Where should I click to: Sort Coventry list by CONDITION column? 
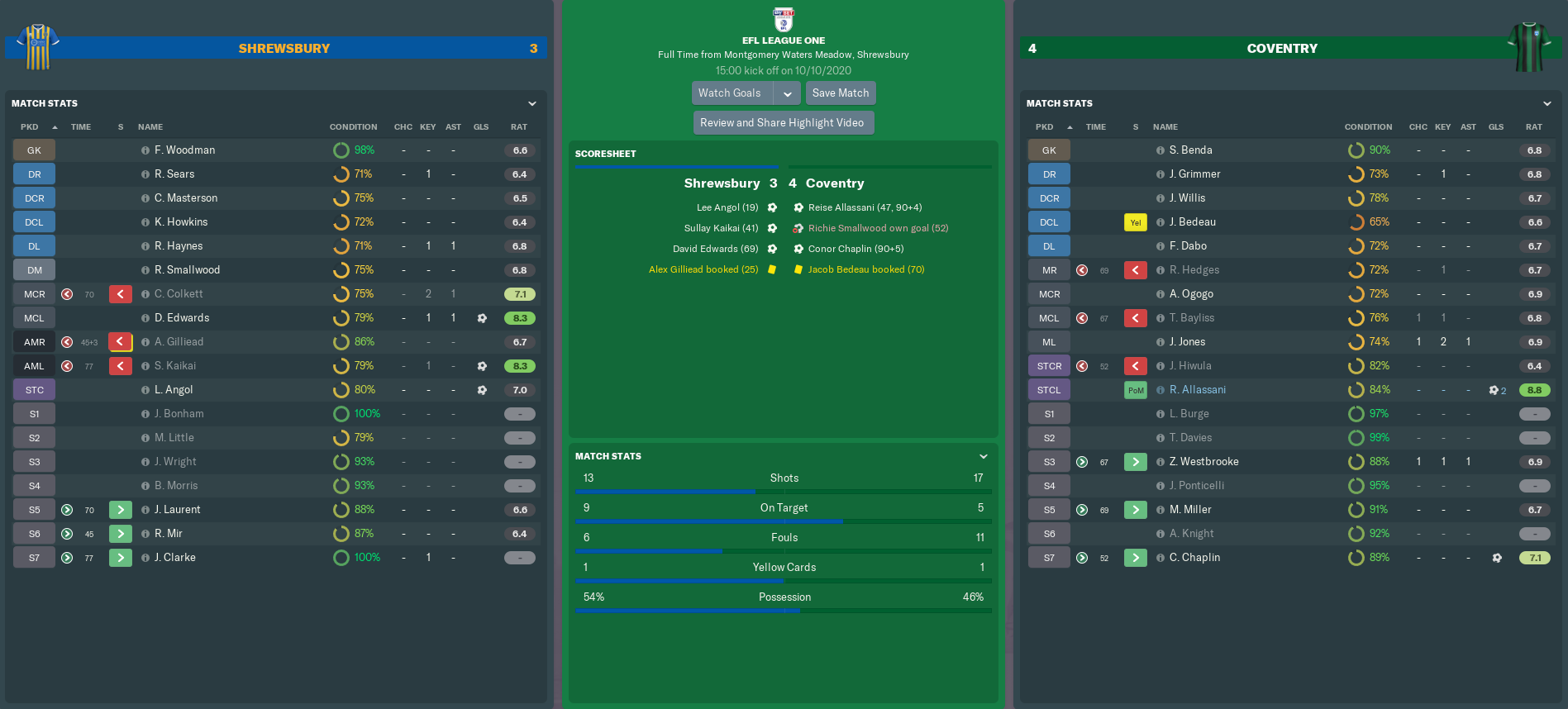(1368, 127)
